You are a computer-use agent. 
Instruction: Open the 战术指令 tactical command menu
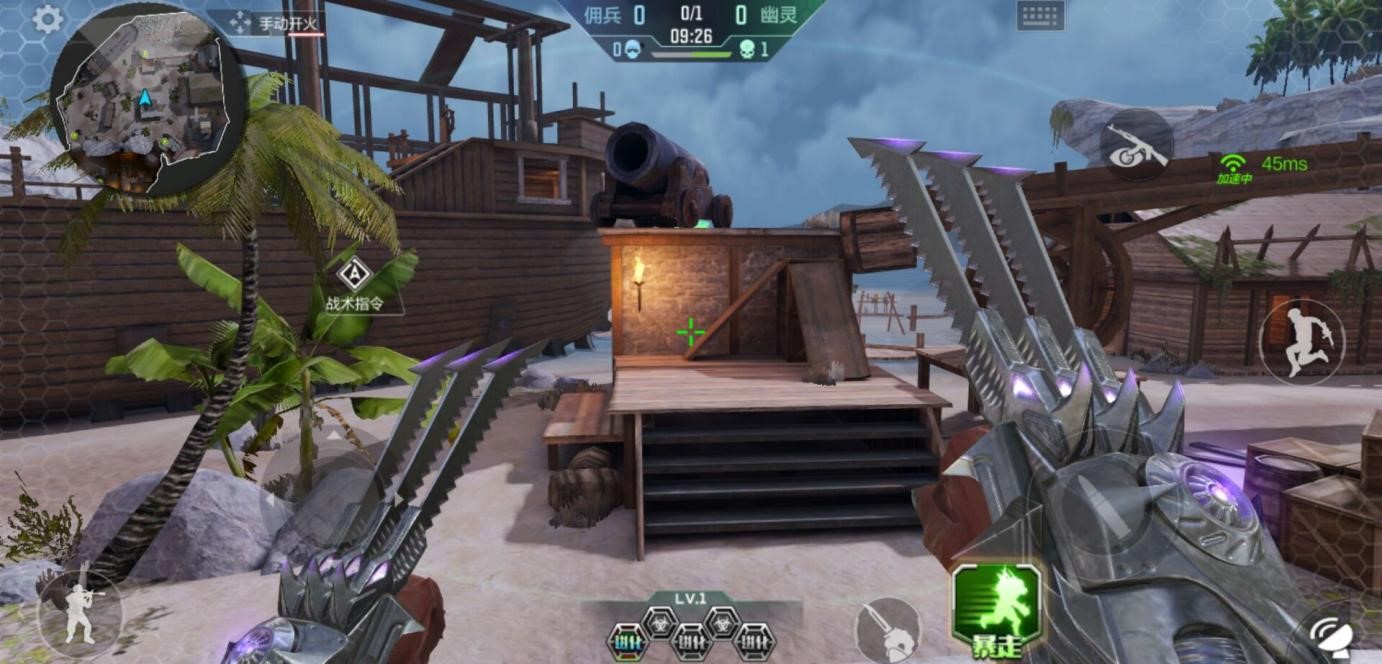coord(354,284)
